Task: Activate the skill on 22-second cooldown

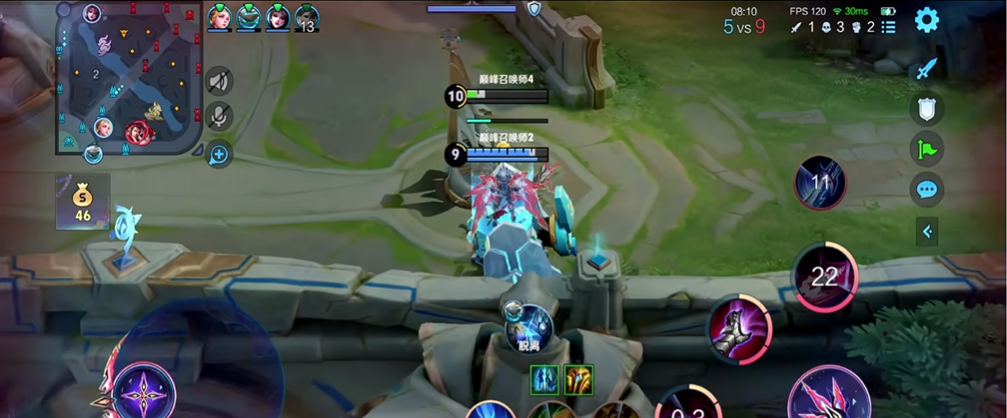Action: point(824,277)
